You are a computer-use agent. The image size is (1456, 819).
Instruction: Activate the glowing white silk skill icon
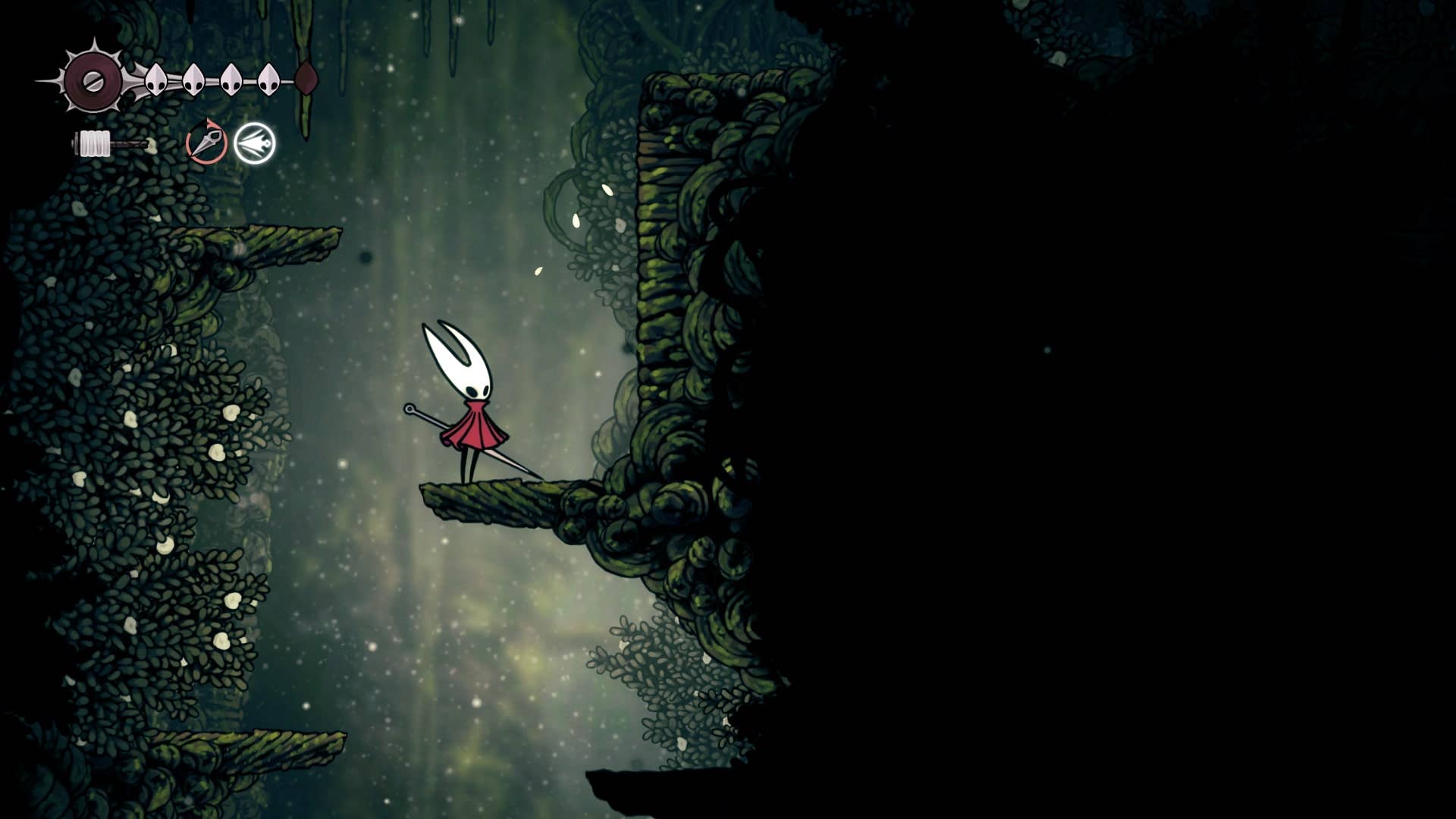point(254,143)
